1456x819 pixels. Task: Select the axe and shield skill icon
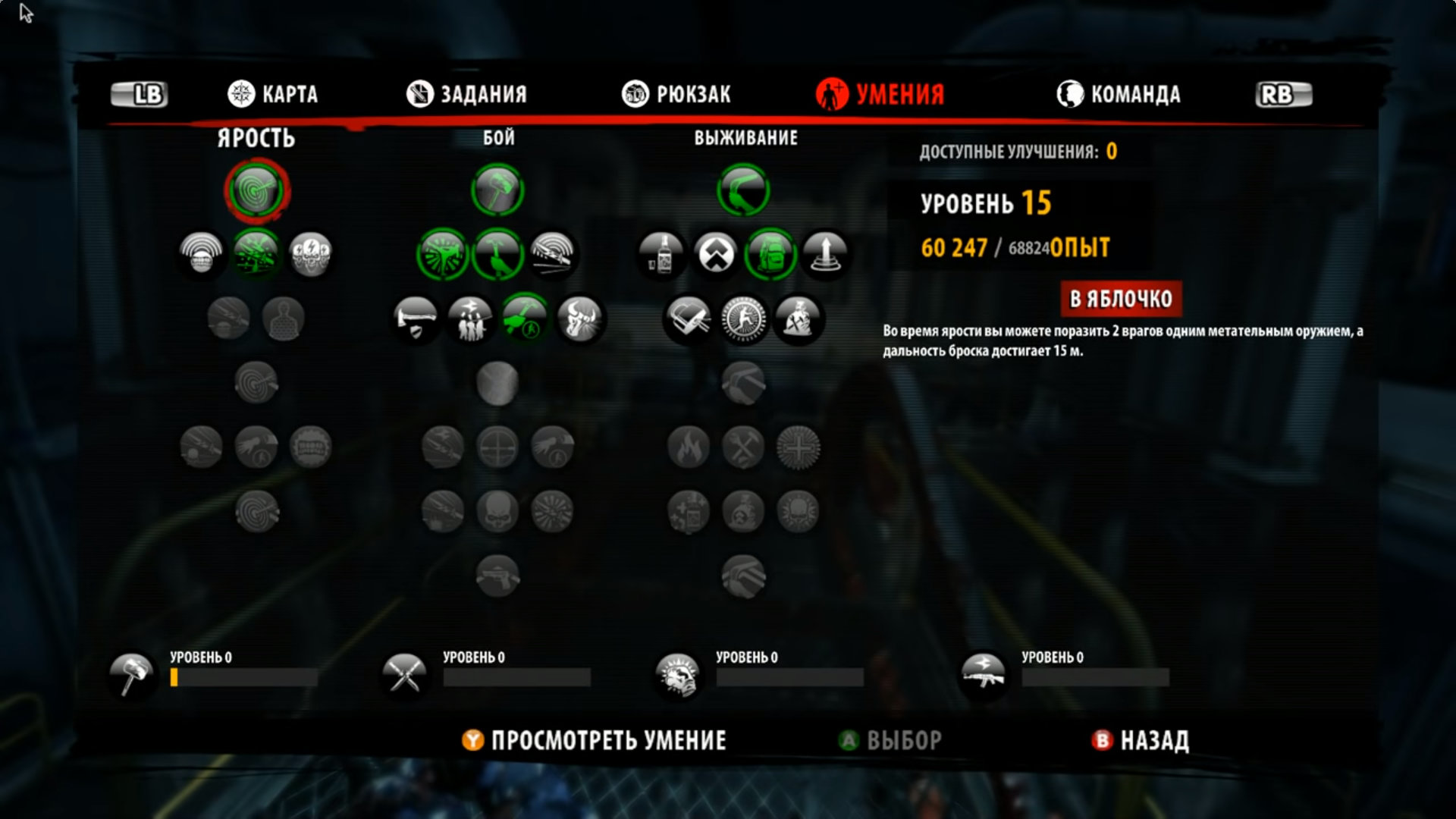pos(416,318)
